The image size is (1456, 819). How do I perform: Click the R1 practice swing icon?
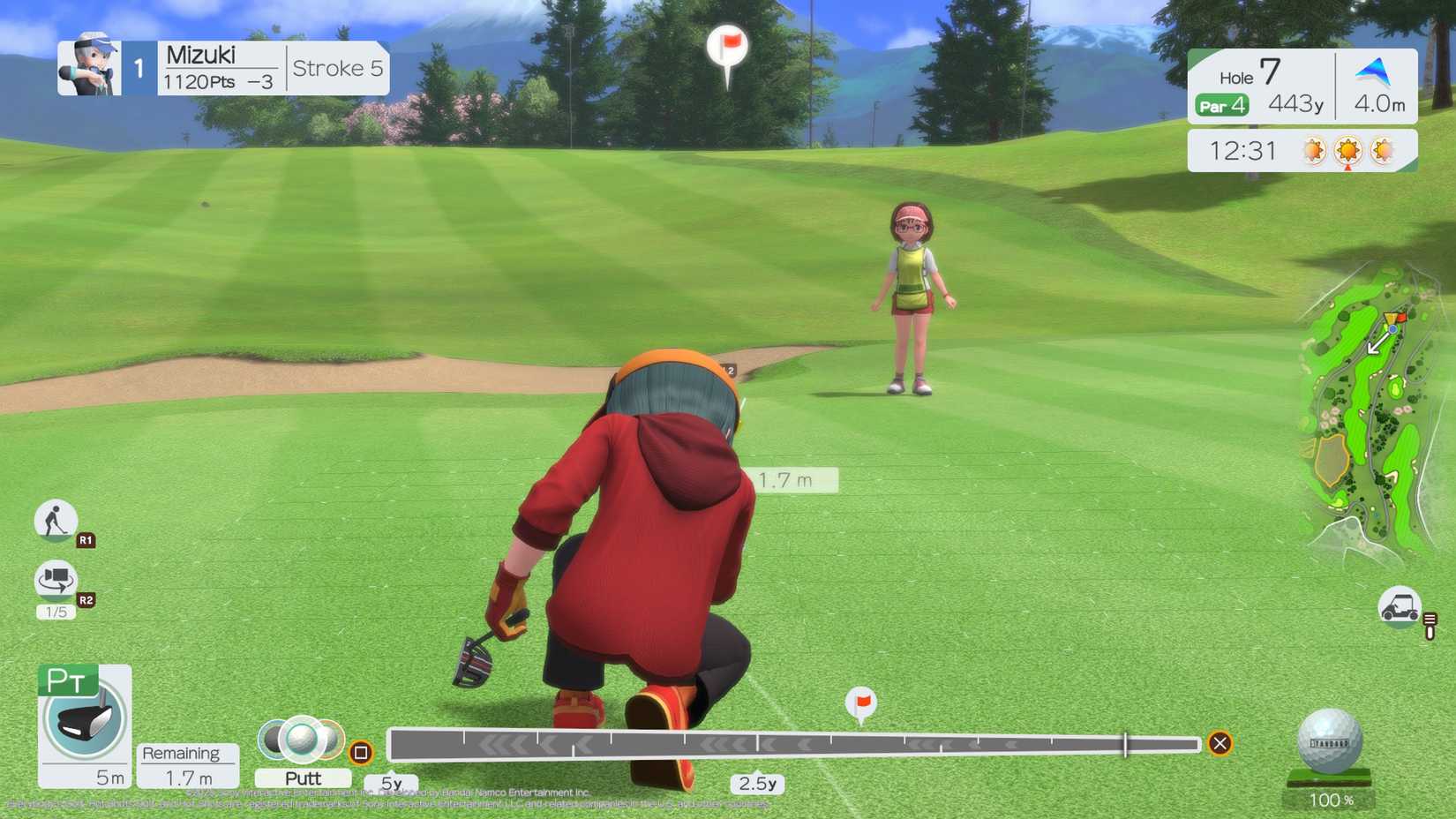click(55, 521)
